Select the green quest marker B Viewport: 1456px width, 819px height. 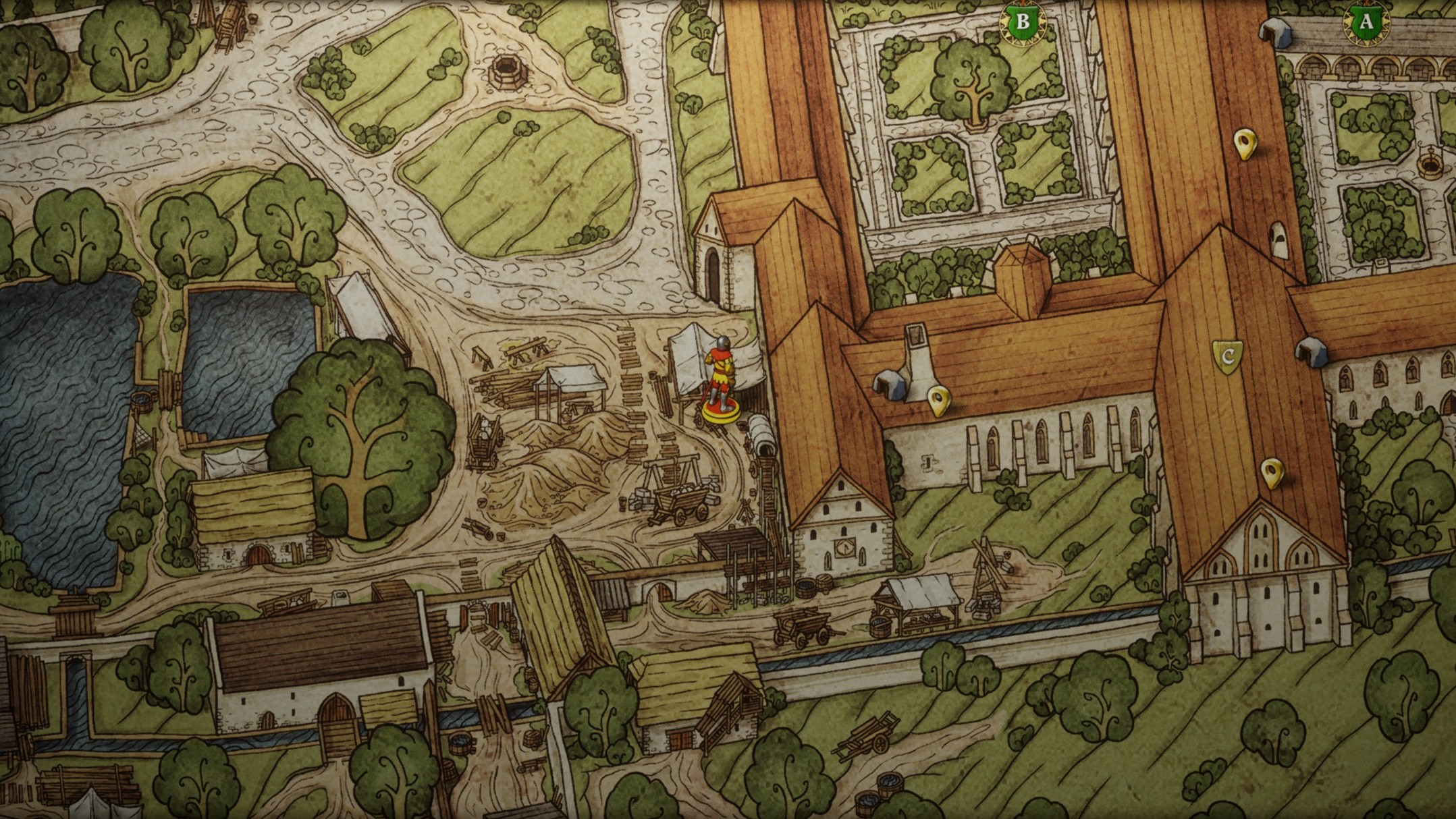click(x=1023, y=22)
